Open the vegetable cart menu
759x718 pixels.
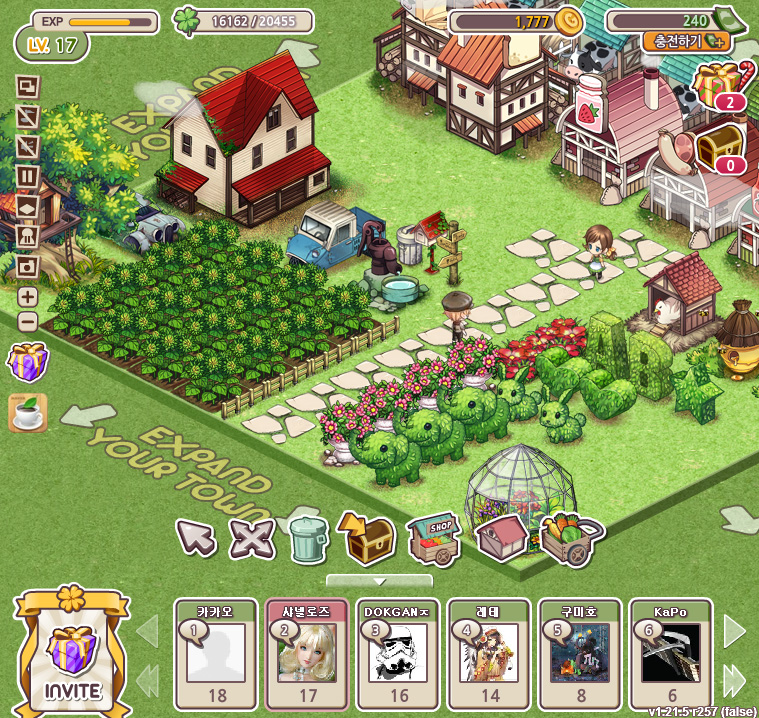[570, 538]
